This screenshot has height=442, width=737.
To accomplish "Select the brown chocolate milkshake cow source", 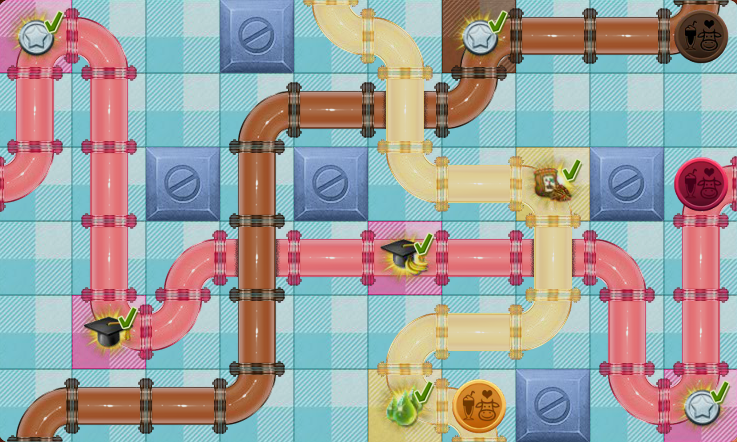I will click(700, 36).
